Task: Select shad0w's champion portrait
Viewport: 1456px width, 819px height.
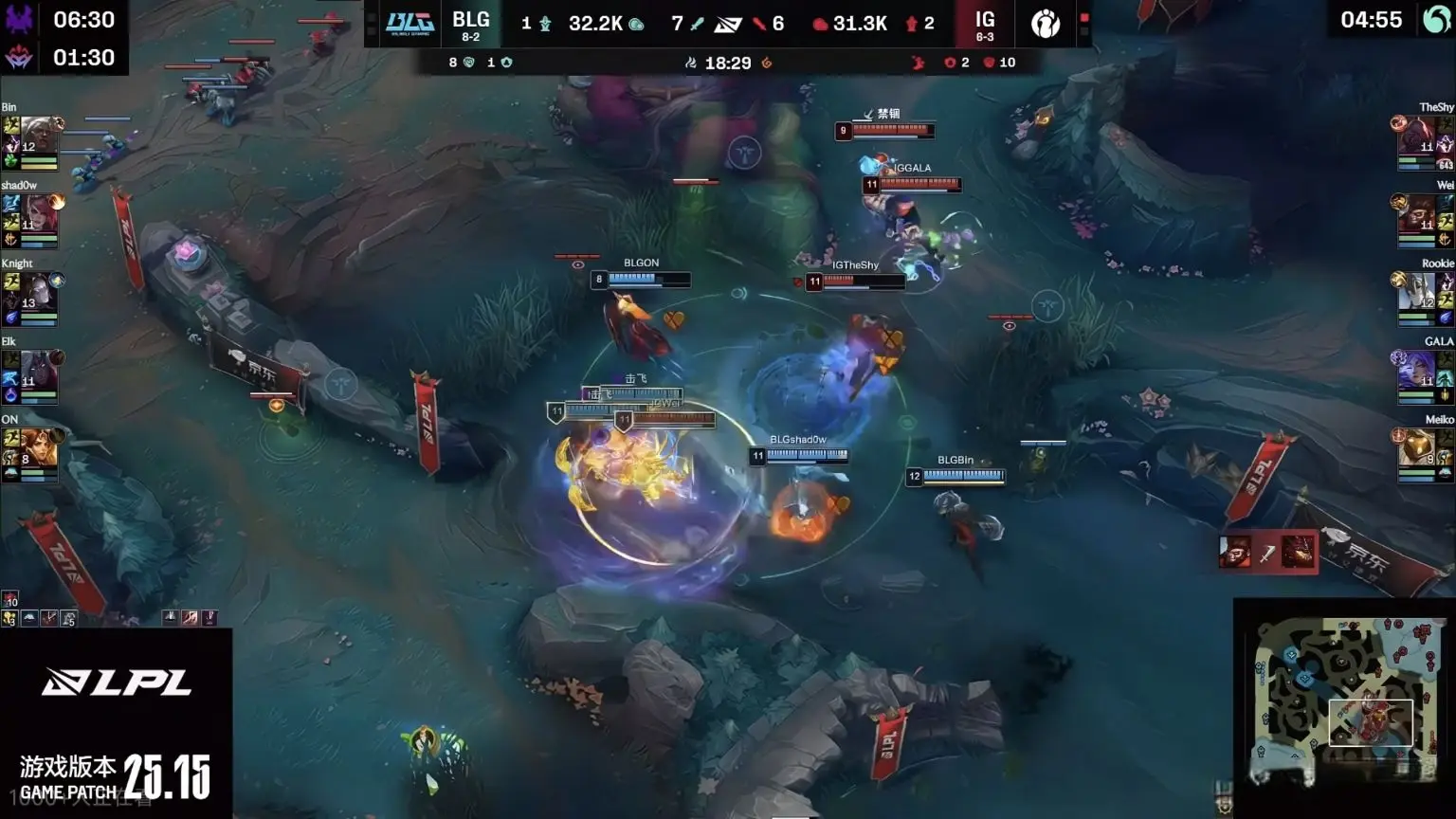Action: (x=38, y=215)
